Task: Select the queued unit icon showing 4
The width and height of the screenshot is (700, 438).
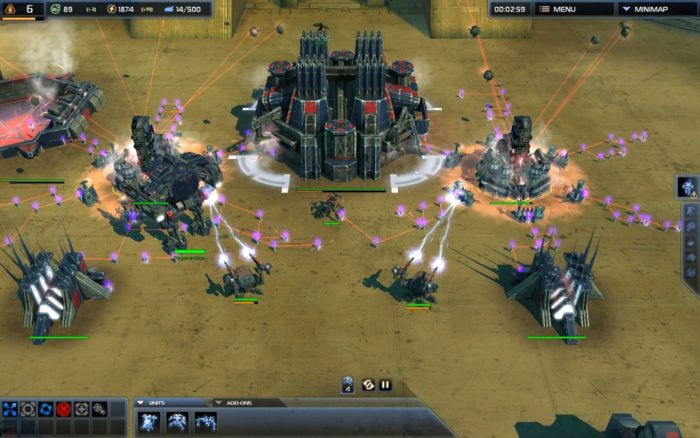Action: (348, 384)
